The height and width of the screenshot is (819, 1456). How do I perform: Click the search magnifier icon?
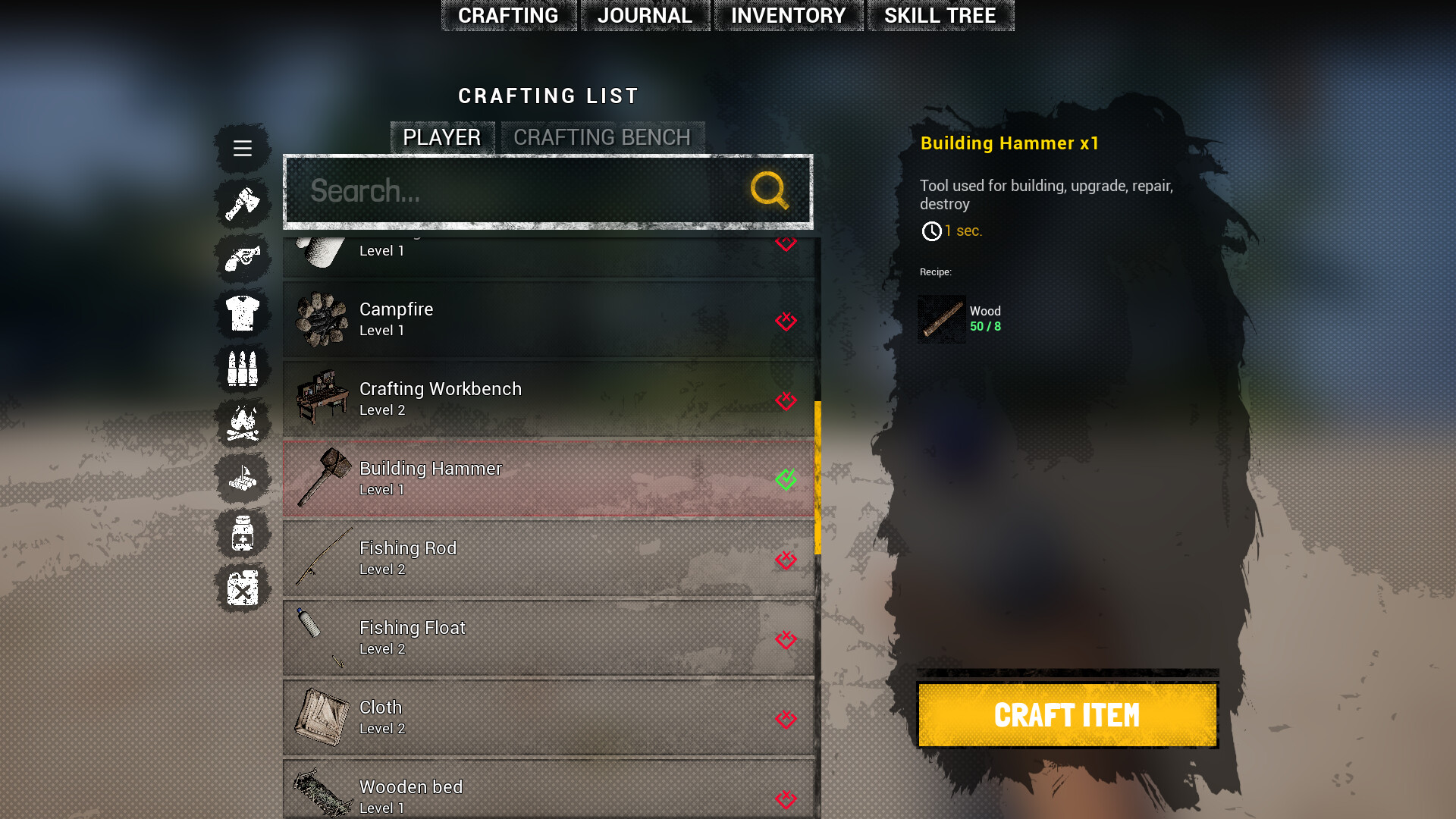tap(769, 190)
